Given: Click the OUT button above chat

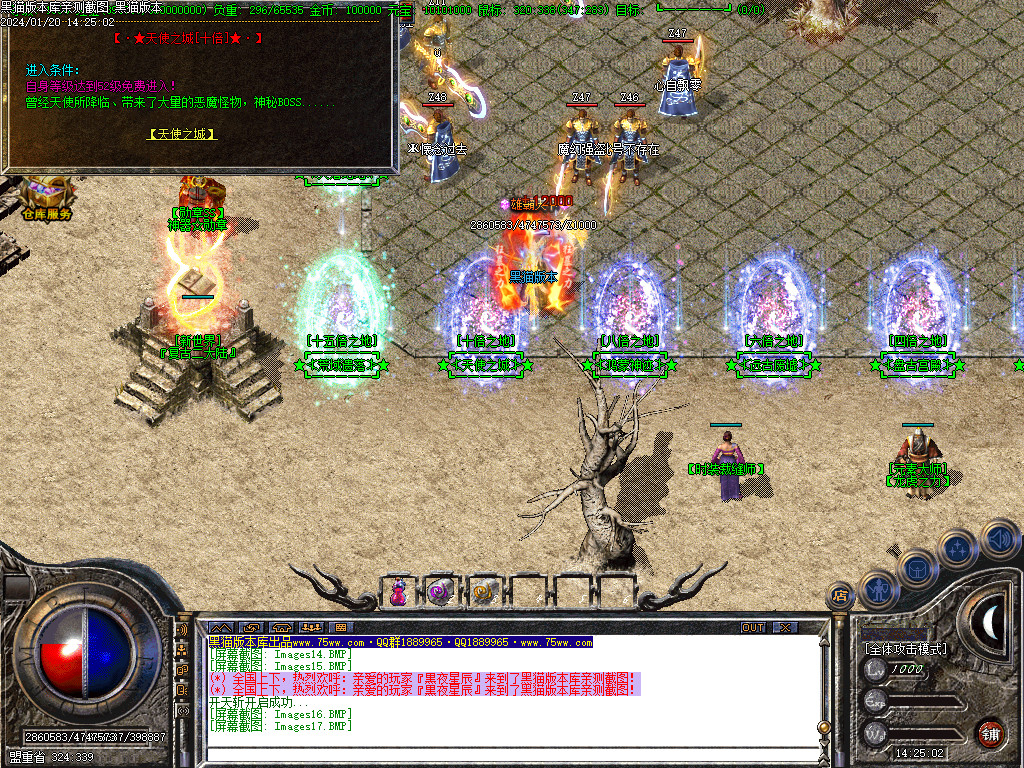Looking at the screenshot, I should tap(753, 628).
